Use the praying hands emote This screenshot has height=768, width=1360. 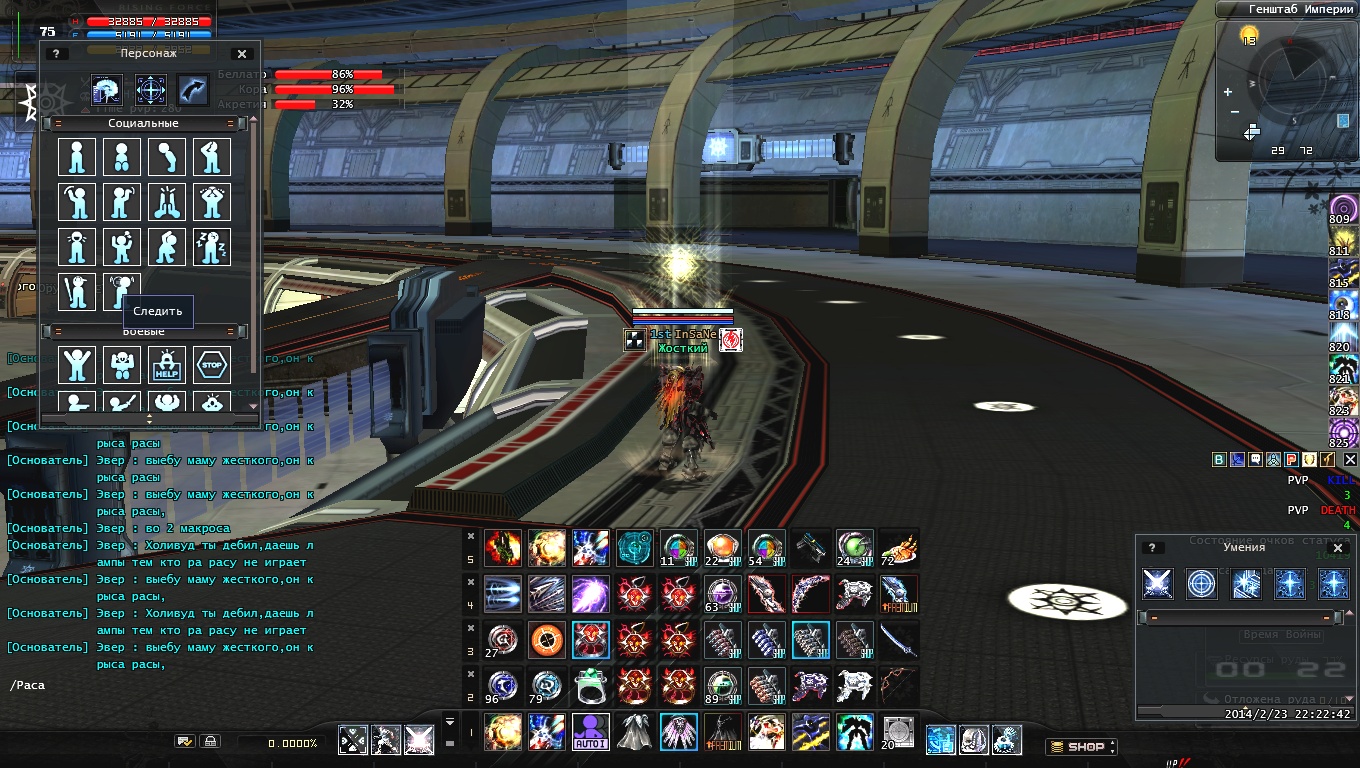[167, 201]
